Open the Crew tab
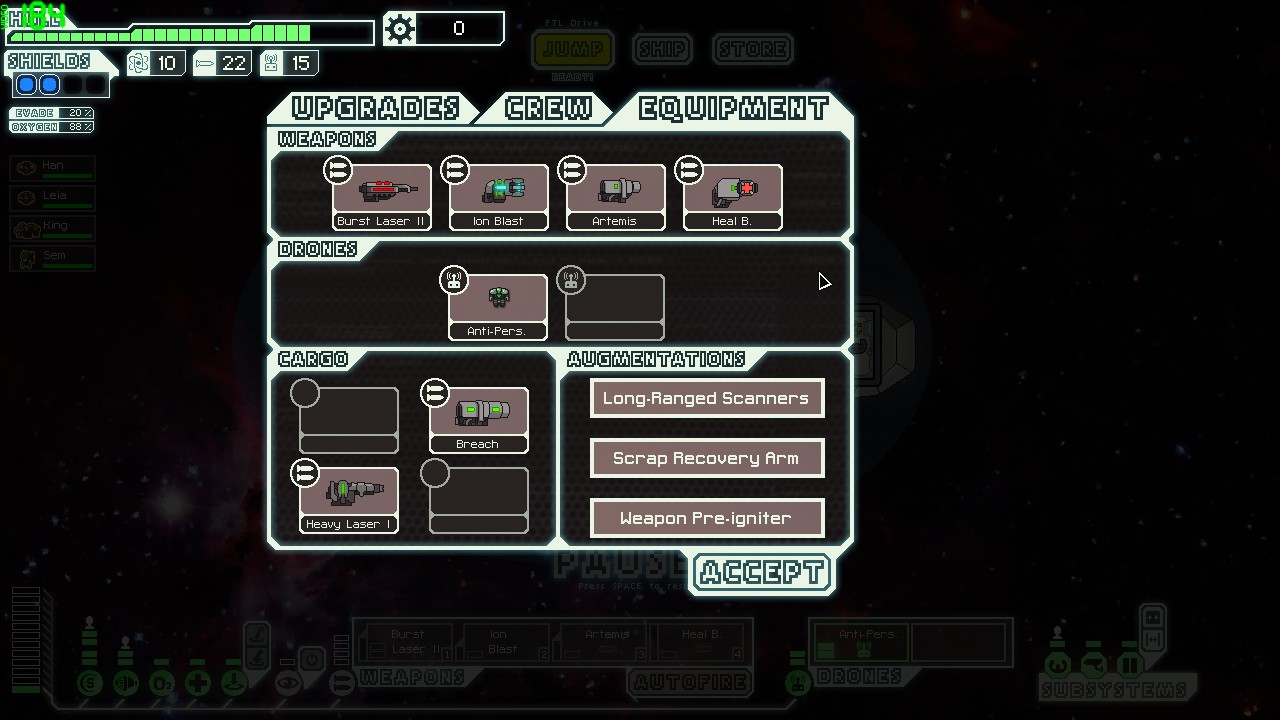The width and height of the screenshot is (1280, 720). [547, 108]
